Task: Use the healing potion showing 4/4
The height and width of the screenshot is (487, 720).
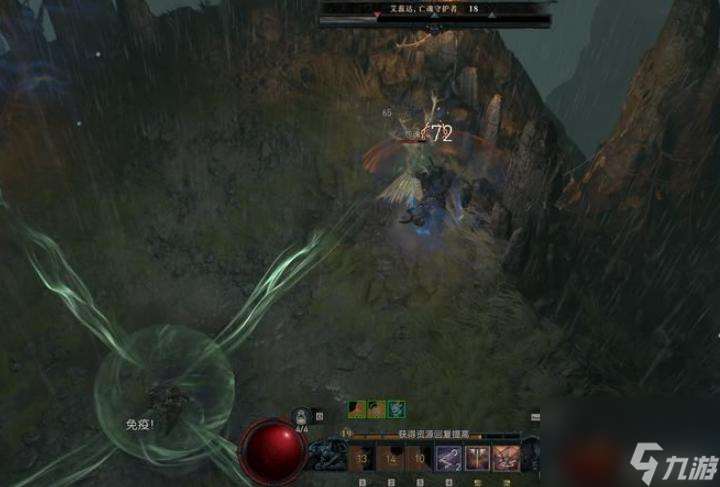Action: 299,414
